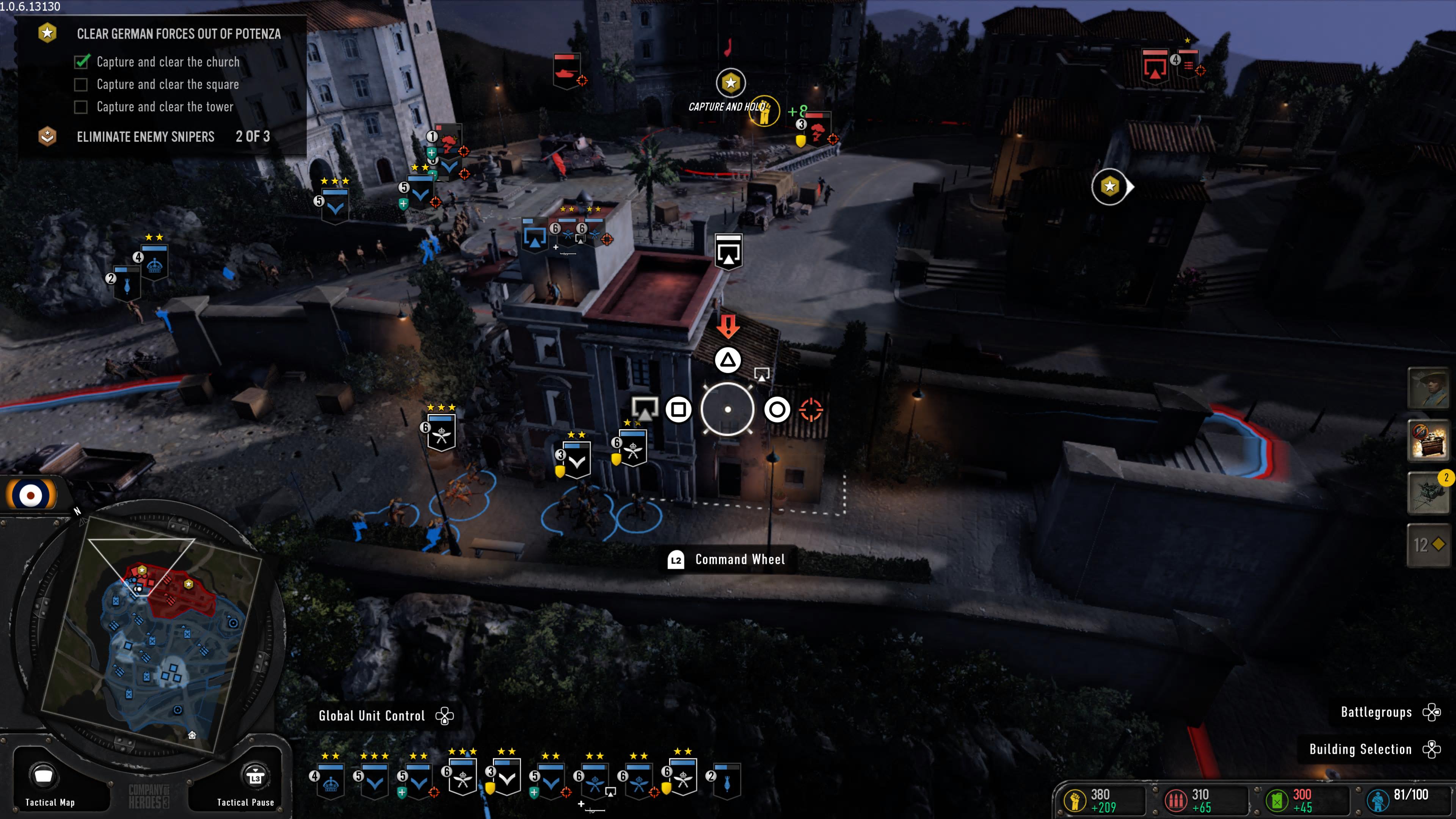The width and height of the screenshot is (1456, 819).
Task: Open the 12 command points button
Action: click(x=1428, y=545)
